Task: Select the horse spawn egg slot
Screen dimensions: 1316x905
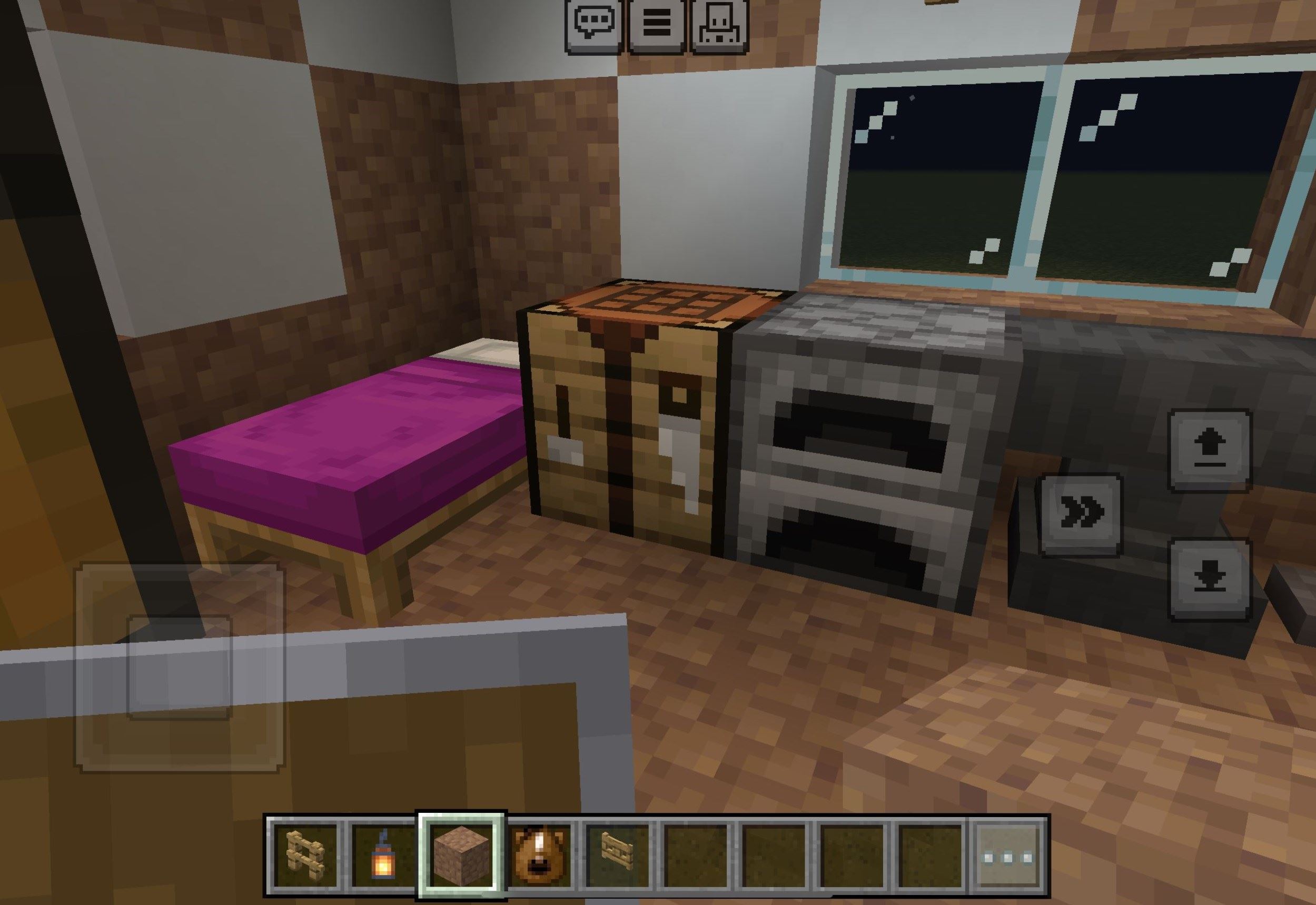Action: click(539, 856)
